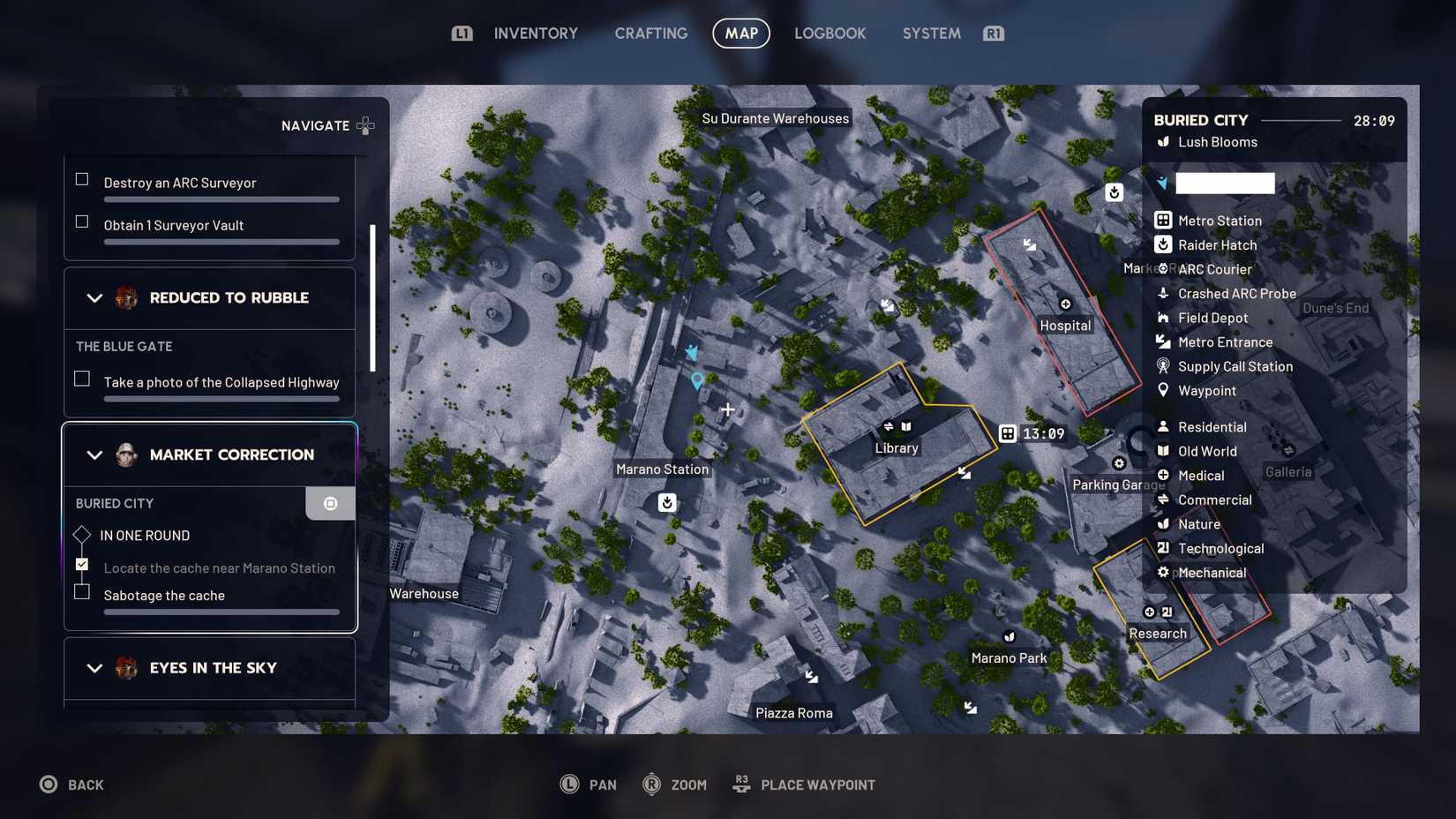Collapse the Reduced to Rubble quest
1456x819 pixels.
[x=95, y=297]
